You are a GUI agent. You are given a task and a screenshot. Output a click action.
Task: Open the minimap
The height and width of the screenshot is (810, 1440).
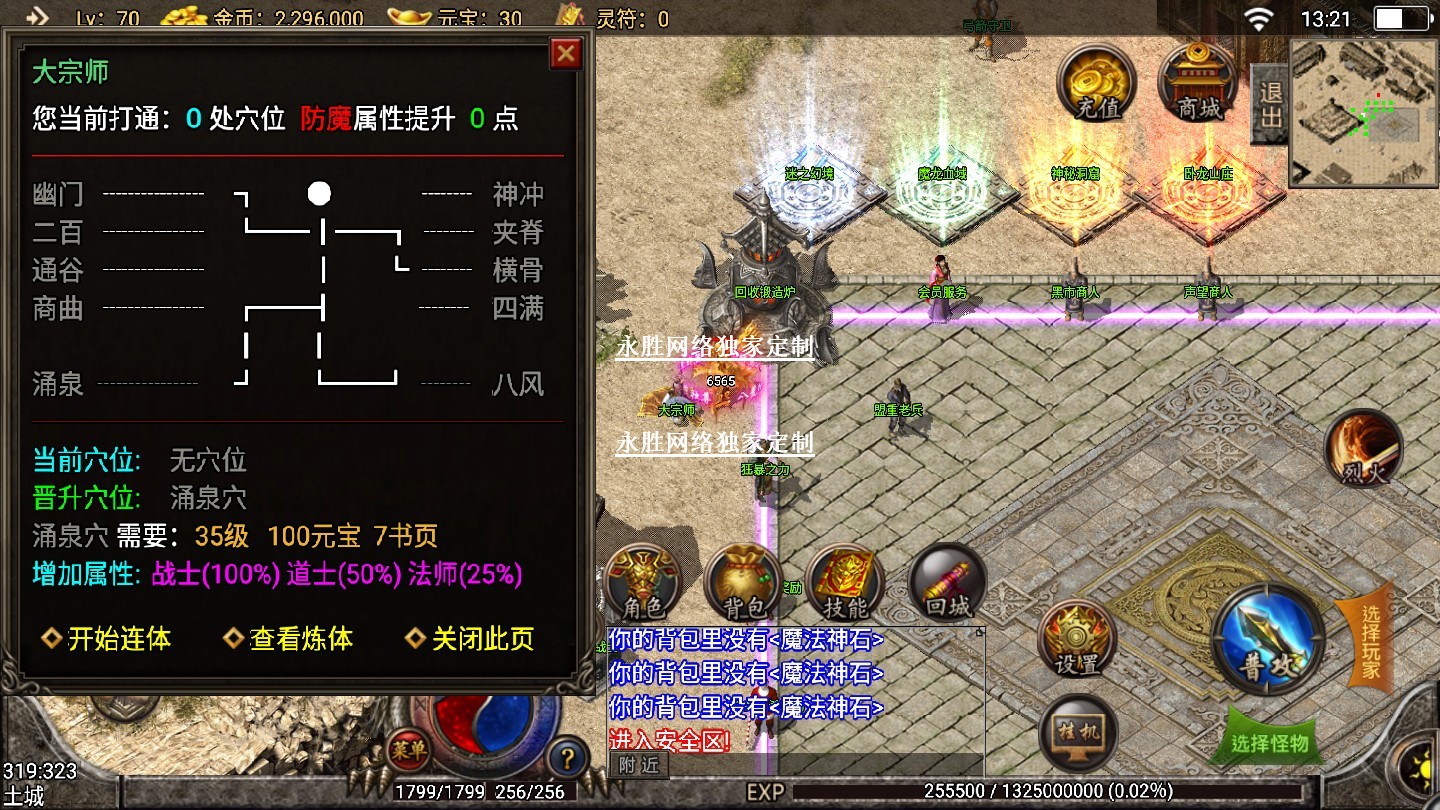tap(1363, 113)
